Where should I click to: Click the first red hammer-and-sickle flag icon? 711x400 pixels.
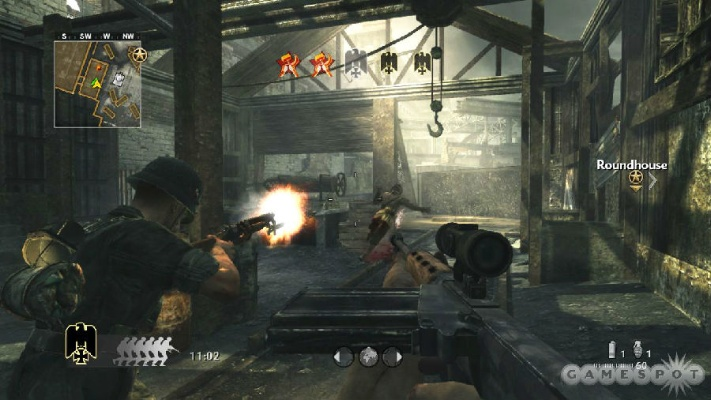pyautogui.click(x=288, y=65)
